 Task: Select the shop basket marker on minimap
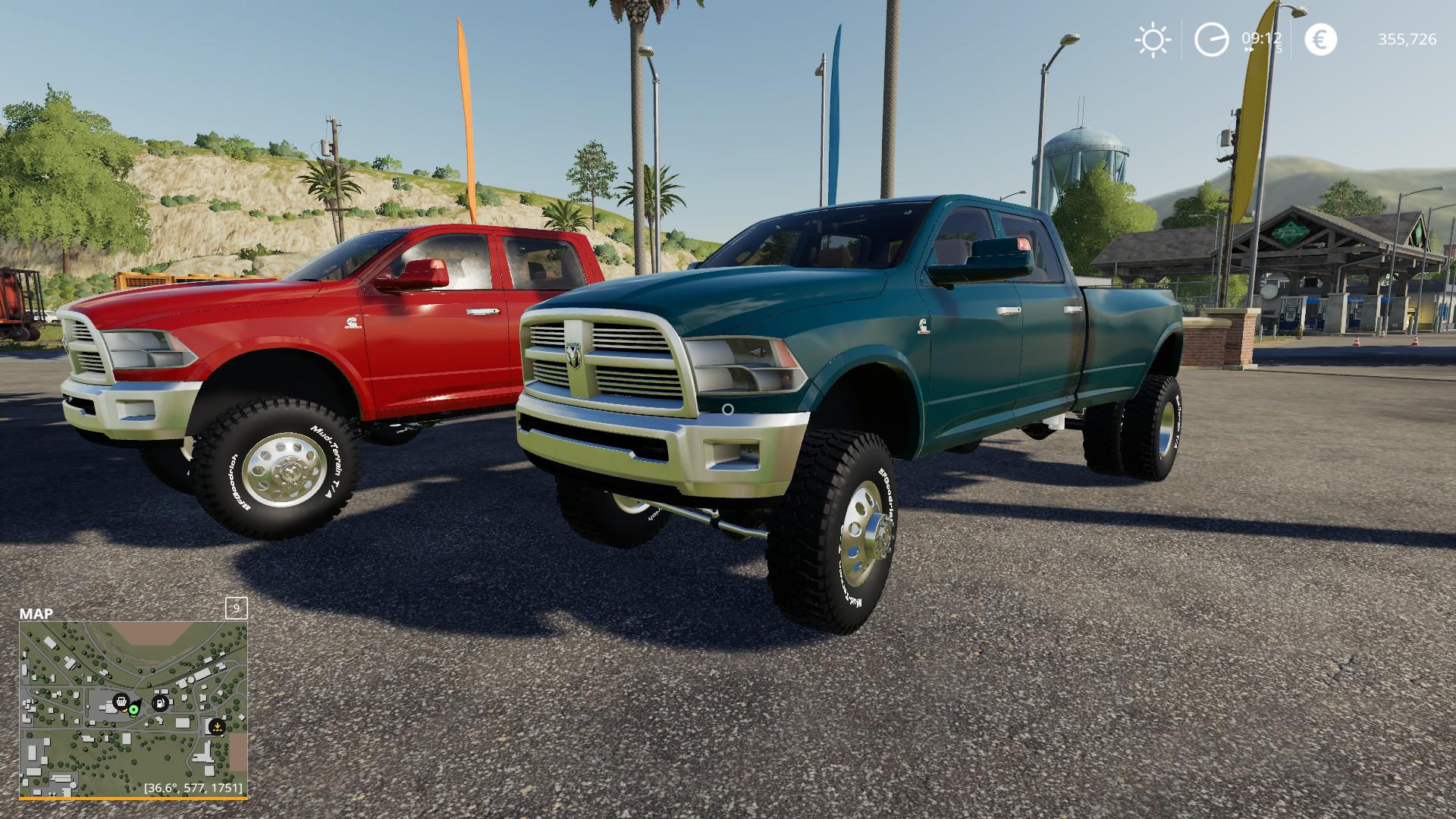pos(120,701)
